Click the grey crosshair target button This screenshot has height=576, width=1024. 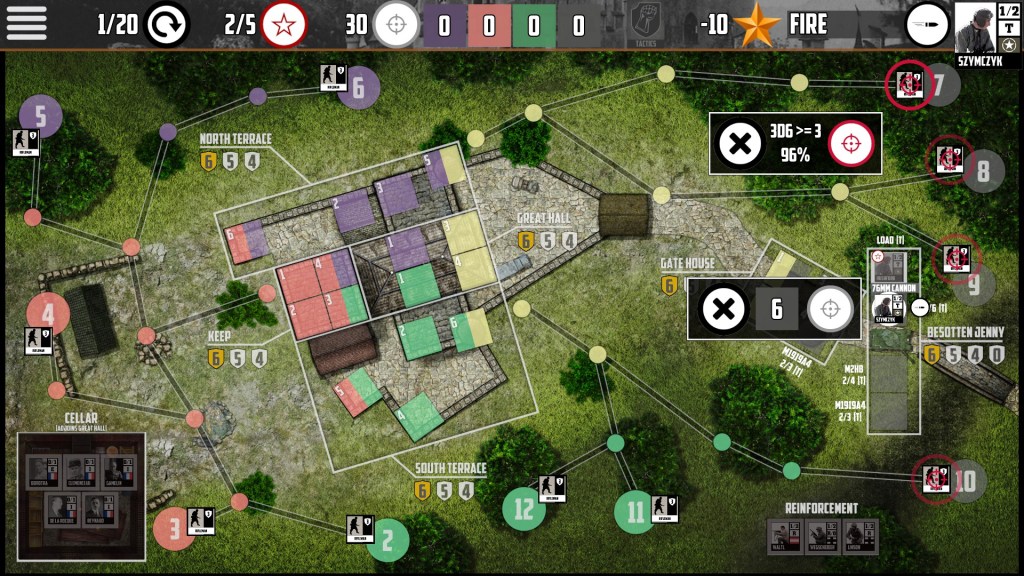click(x=829, y=309)
